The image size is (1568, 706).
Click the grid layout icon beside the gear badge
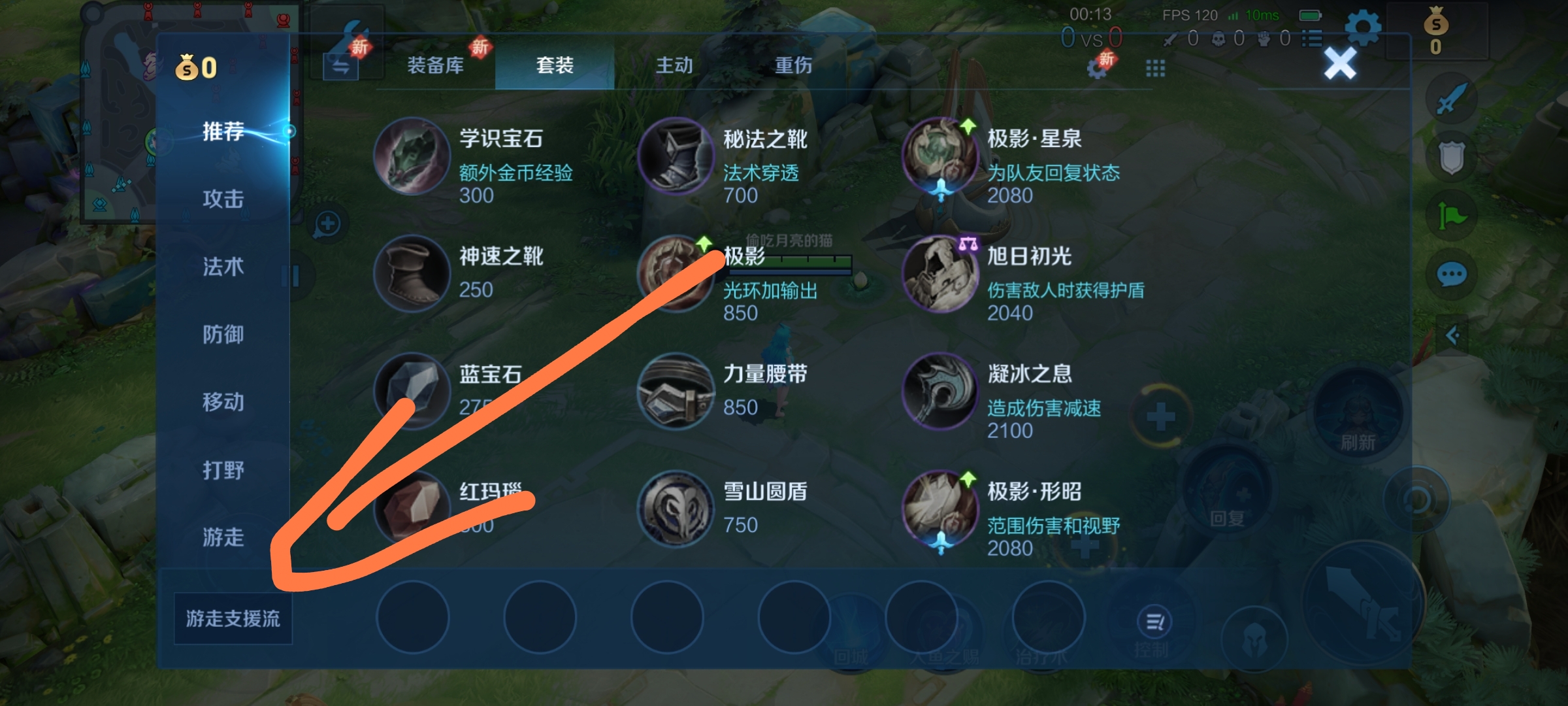tap(1155, 68)
